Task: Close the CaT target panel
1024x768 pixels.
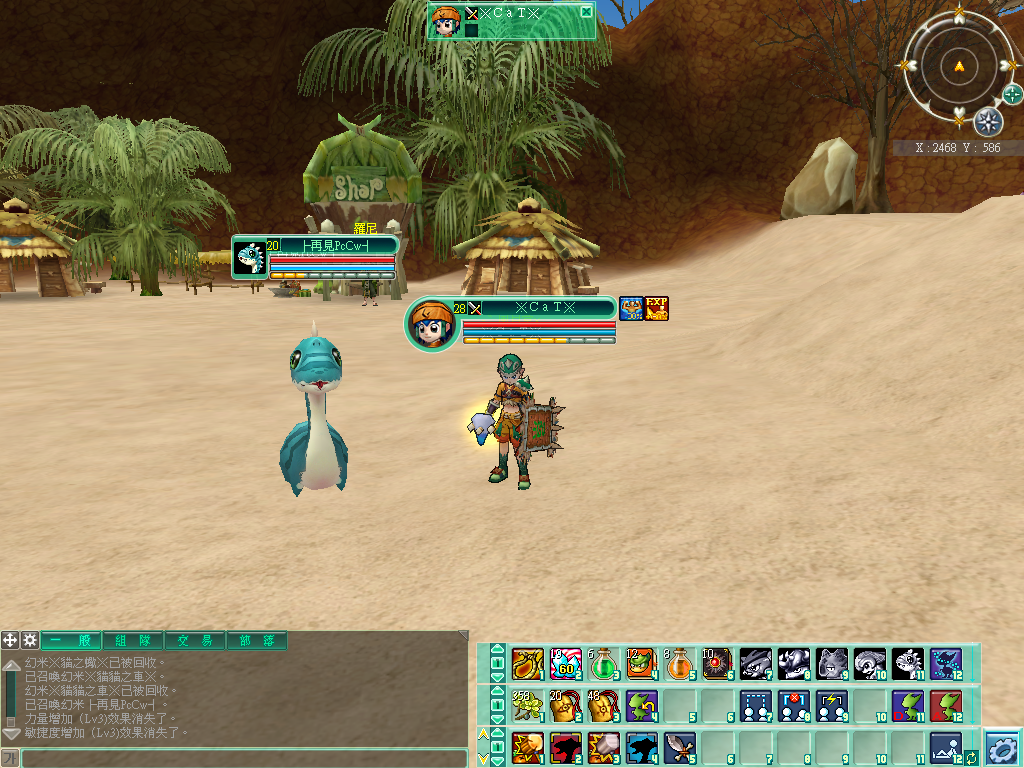Action: coord(586,12)
